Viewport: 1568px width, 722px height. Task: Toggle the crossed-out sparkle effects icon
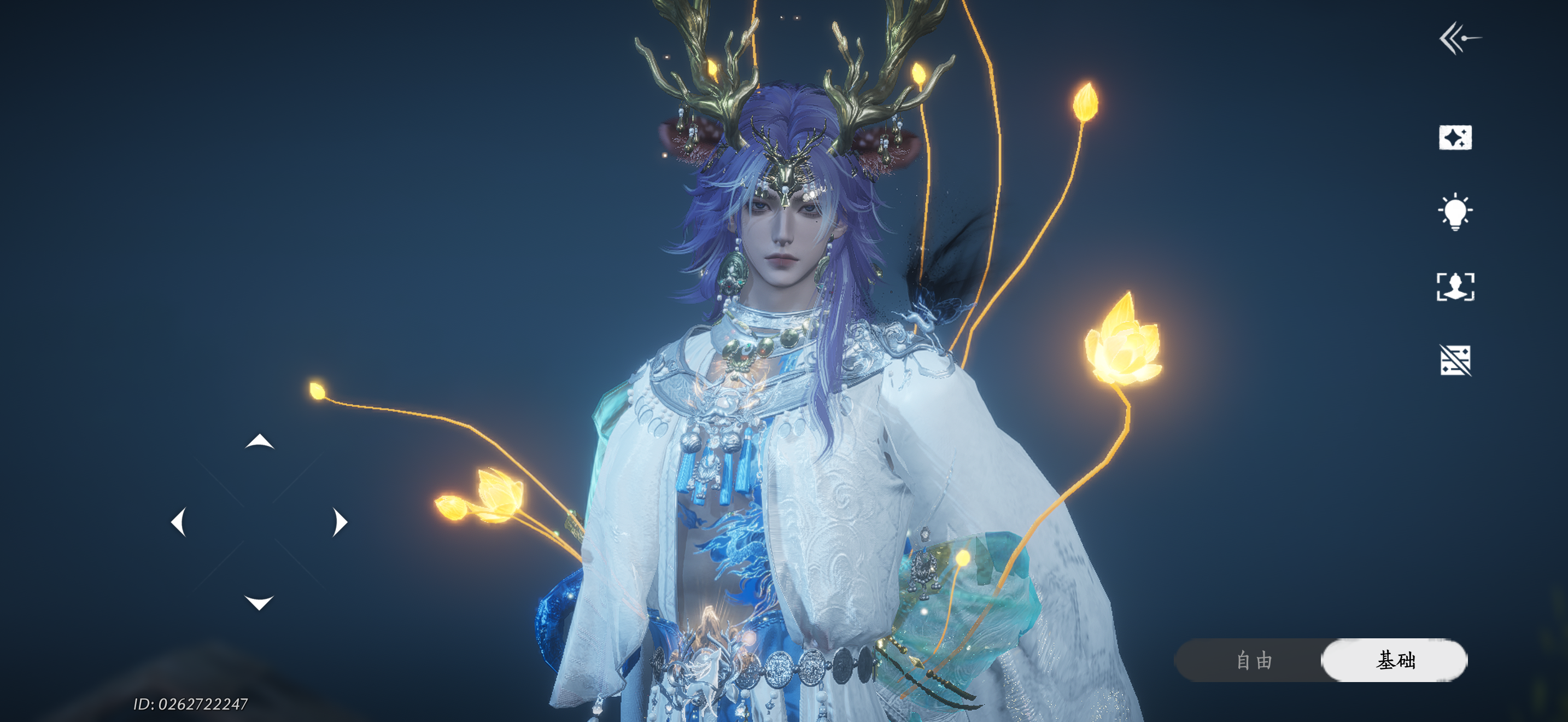[x=1455, y=360]
